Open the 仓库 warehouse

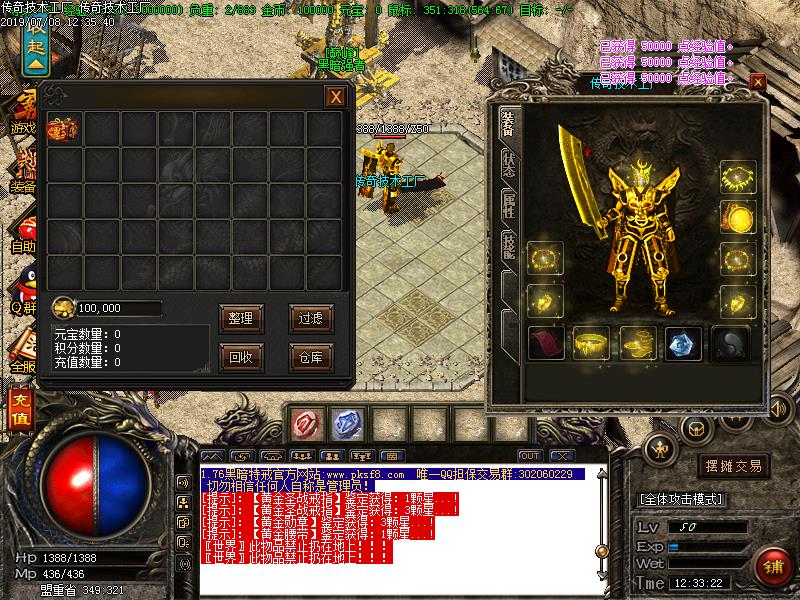pyautogui.click(x=310, y=356)
